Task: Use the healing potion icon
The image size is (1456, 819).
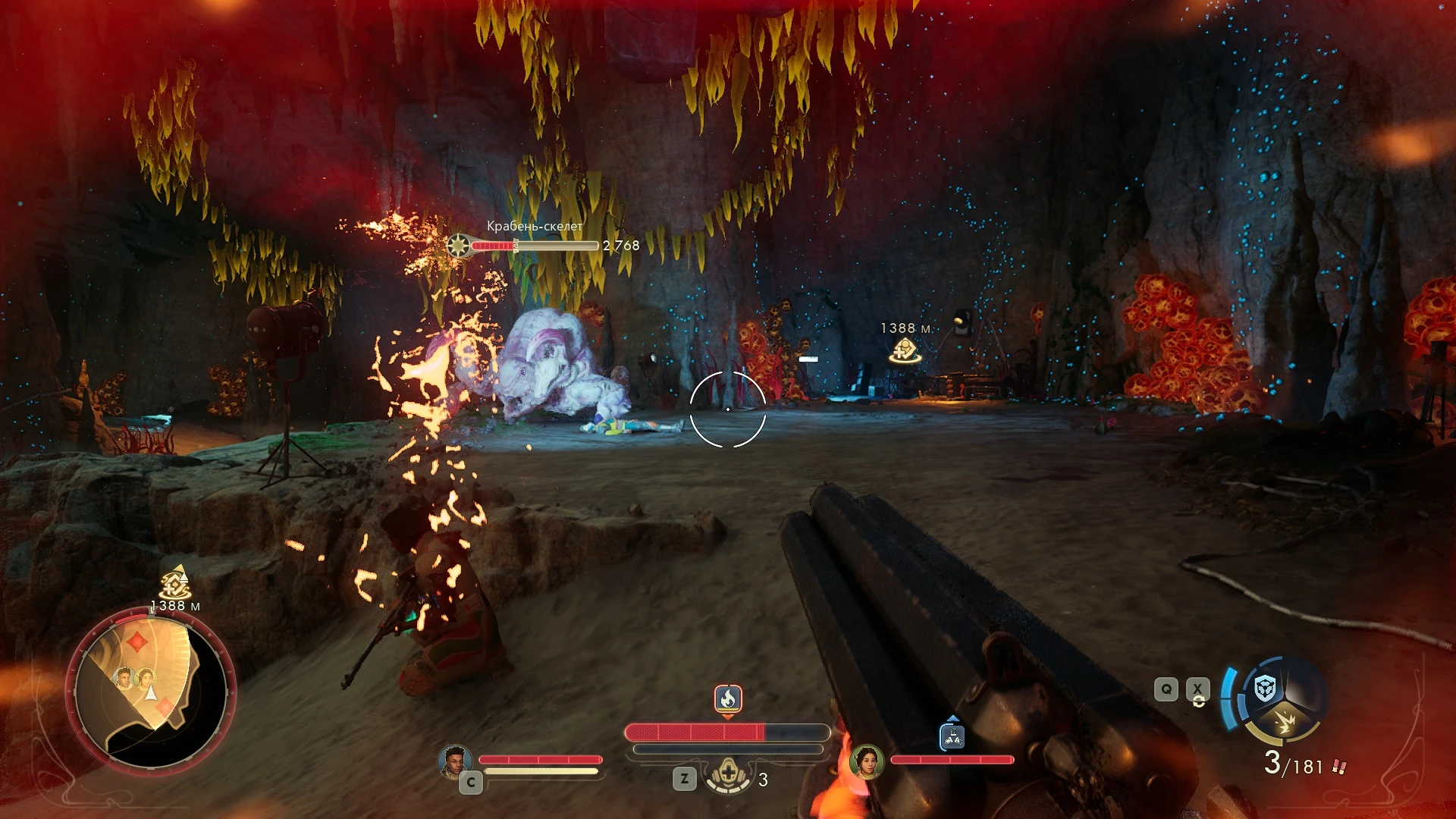Action: (729, 777)
